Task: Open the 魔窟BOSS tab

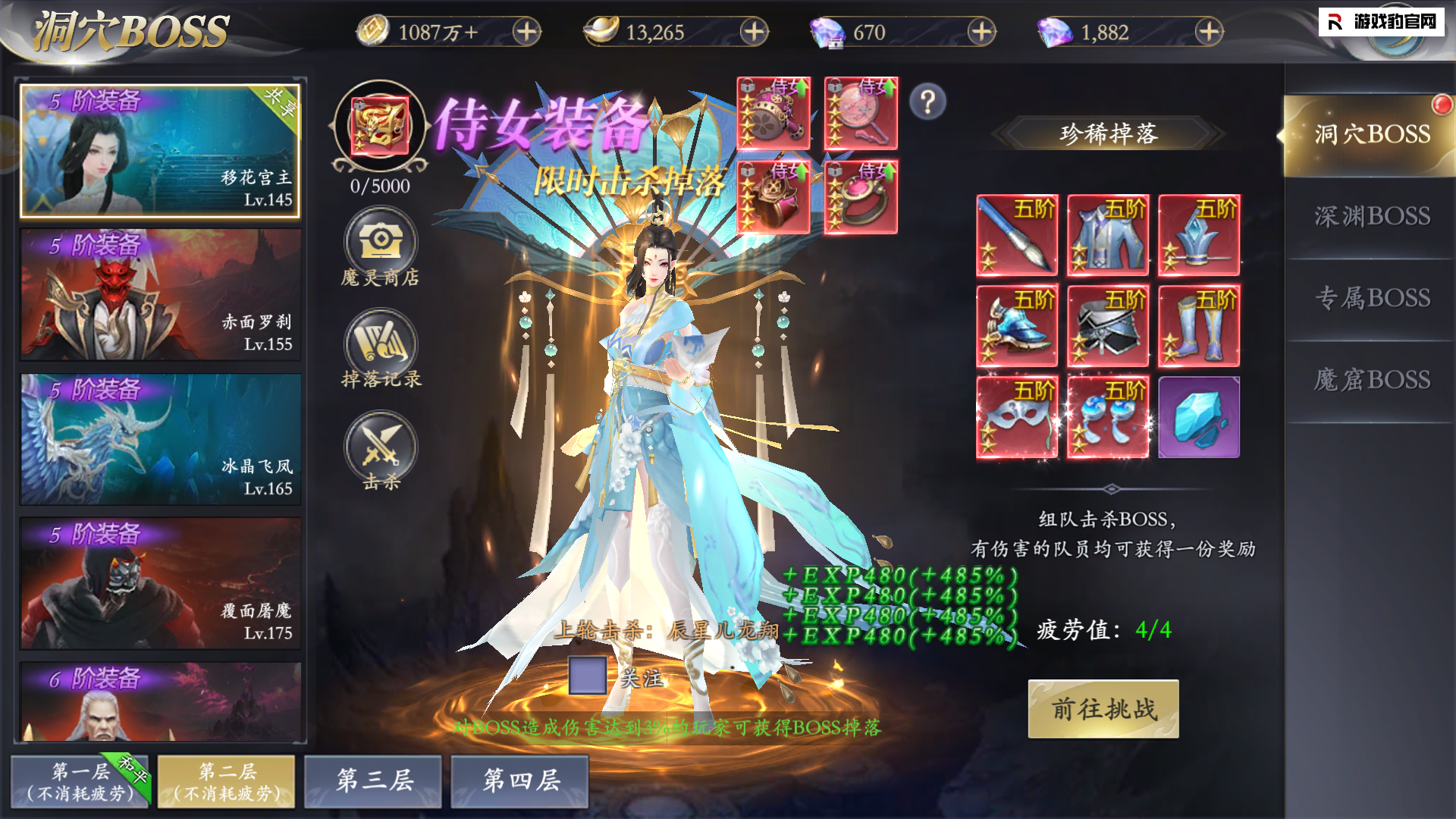Action: (1372, 380)
